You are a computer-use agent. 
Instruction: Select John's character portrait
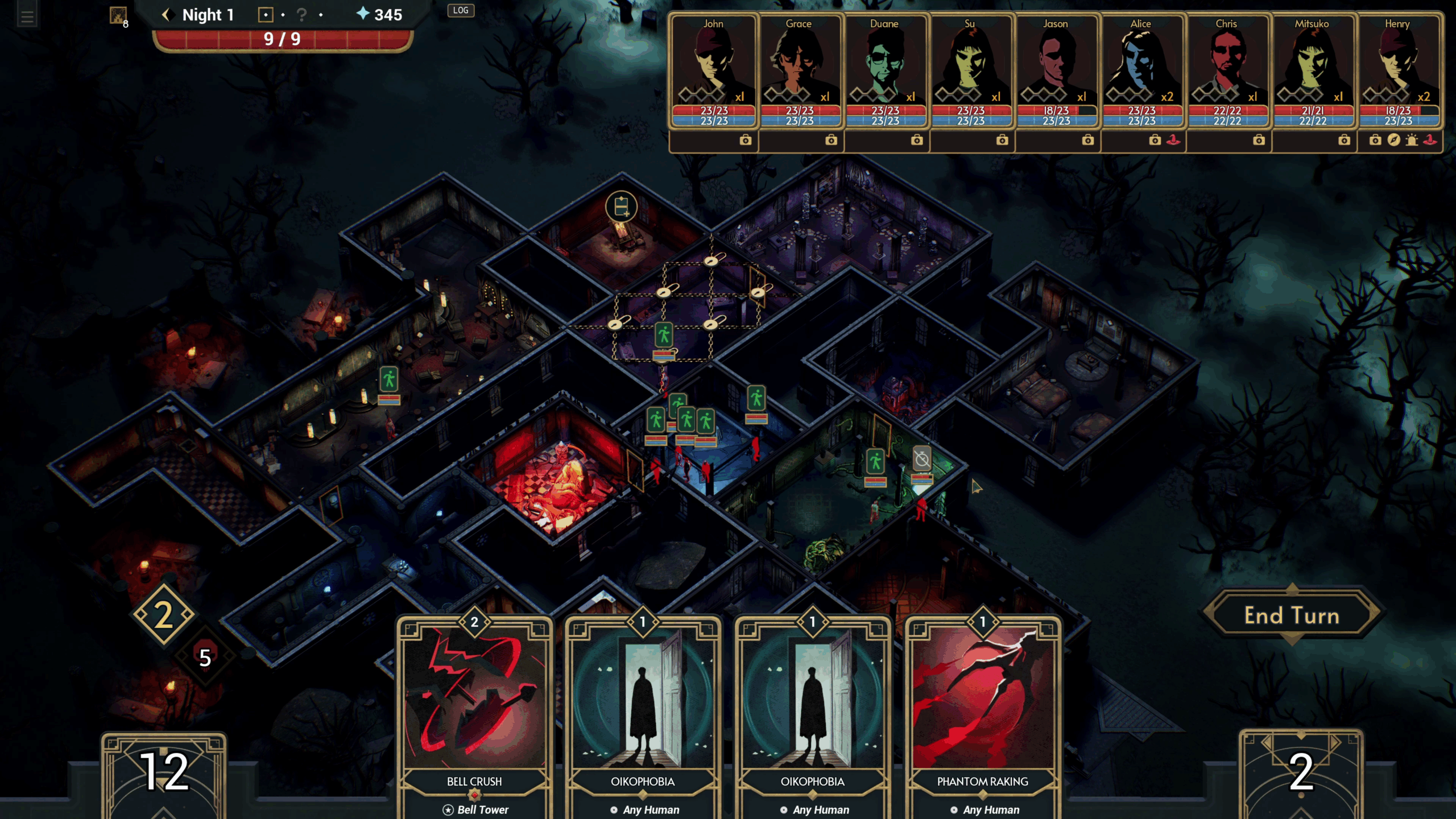pos(713,63)
